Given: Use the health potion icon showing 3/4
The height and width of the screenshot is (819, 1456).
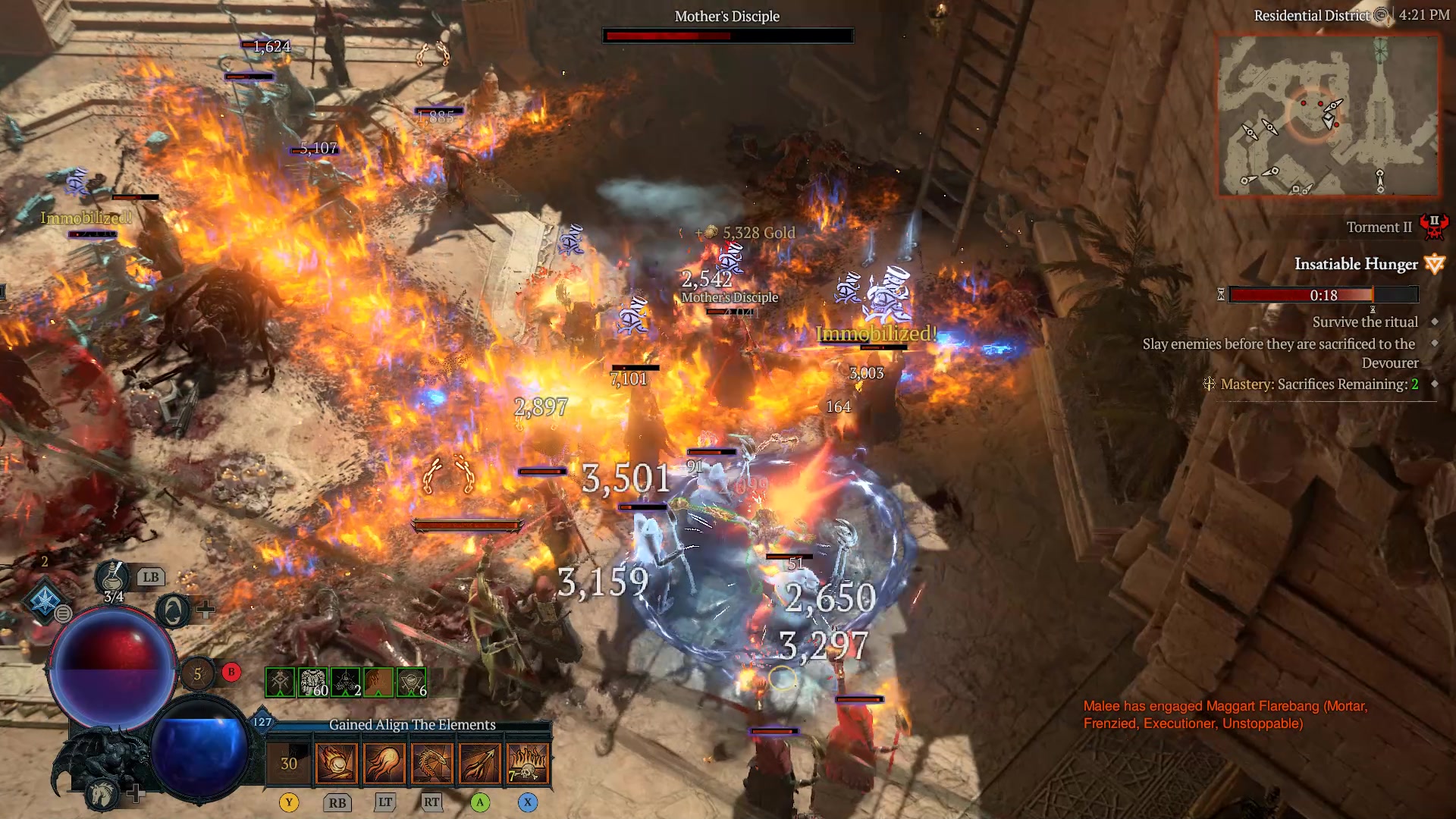Looking at the screenshot, I should click(111, 577).
